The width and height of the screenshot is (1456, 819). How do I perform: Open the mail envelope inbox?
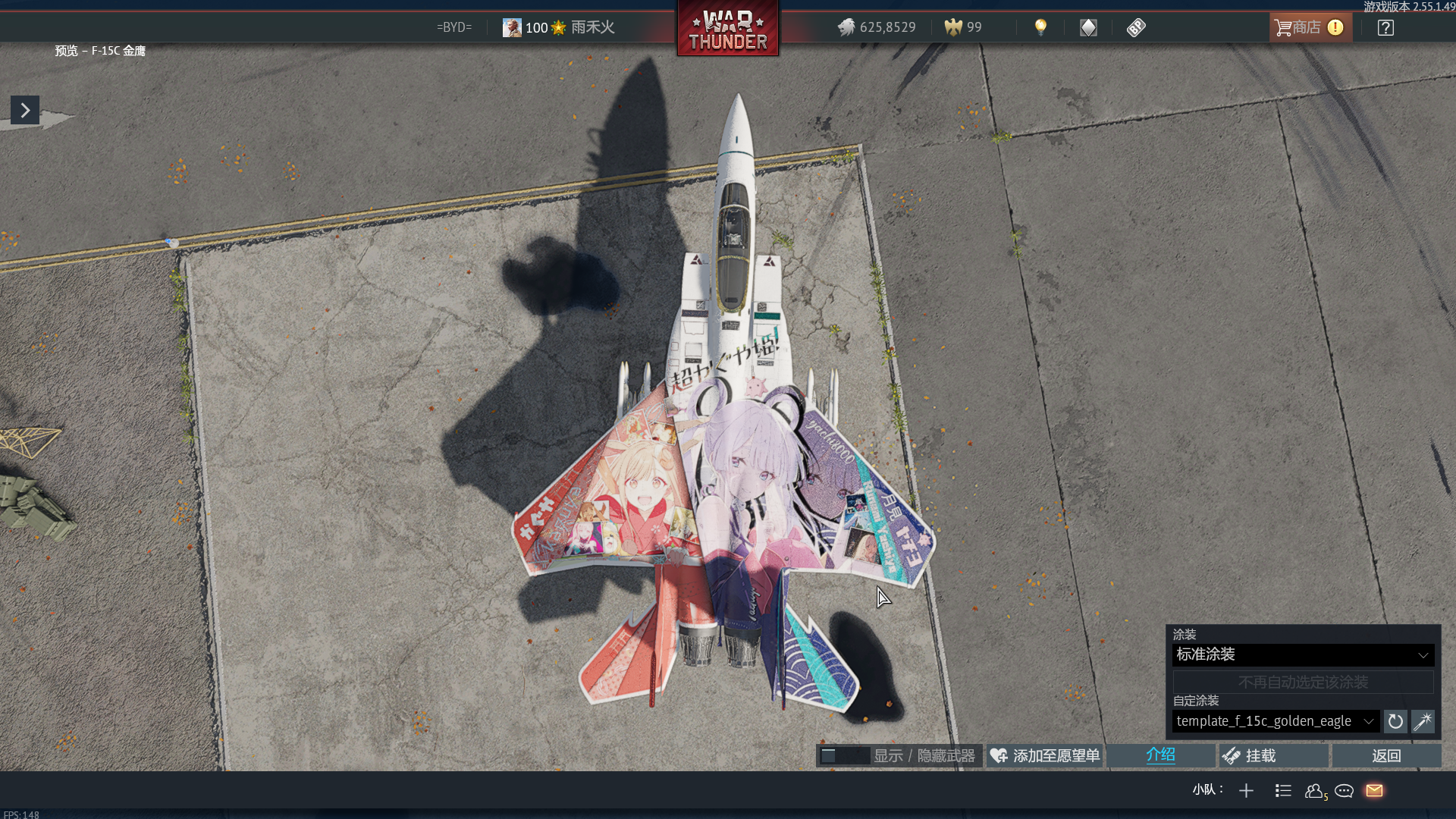point(1374,791)
